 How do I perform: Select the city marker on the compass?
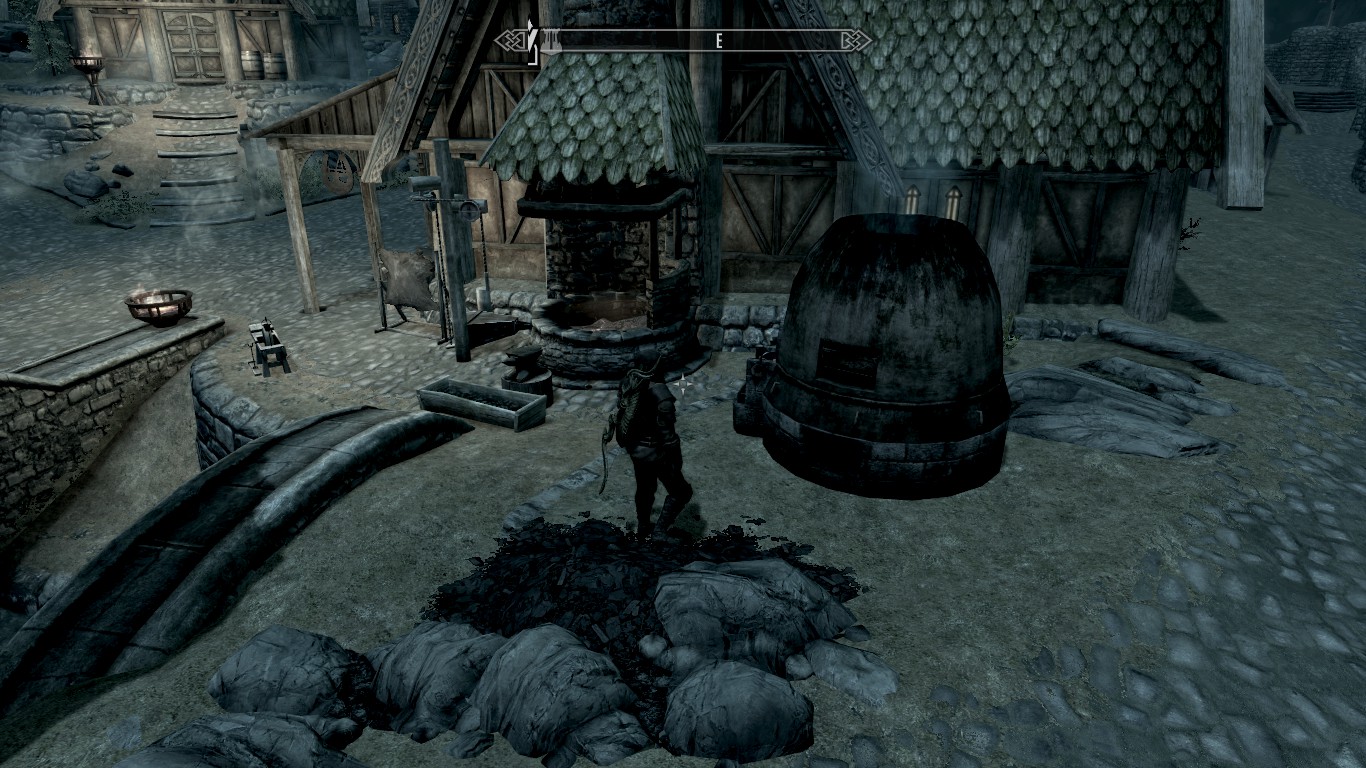tap(551, 41)
